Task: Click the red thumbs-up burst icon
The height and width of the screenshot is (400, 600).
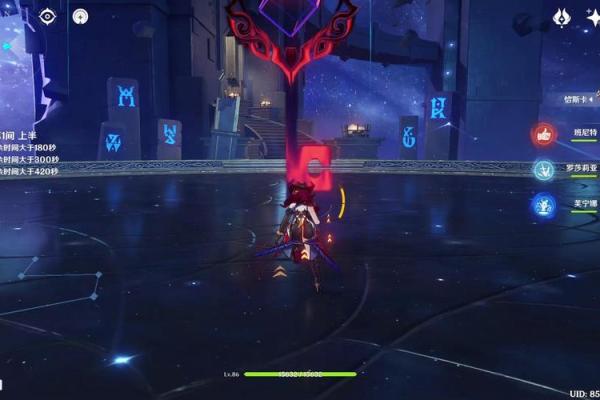Action: click(543, 133)
